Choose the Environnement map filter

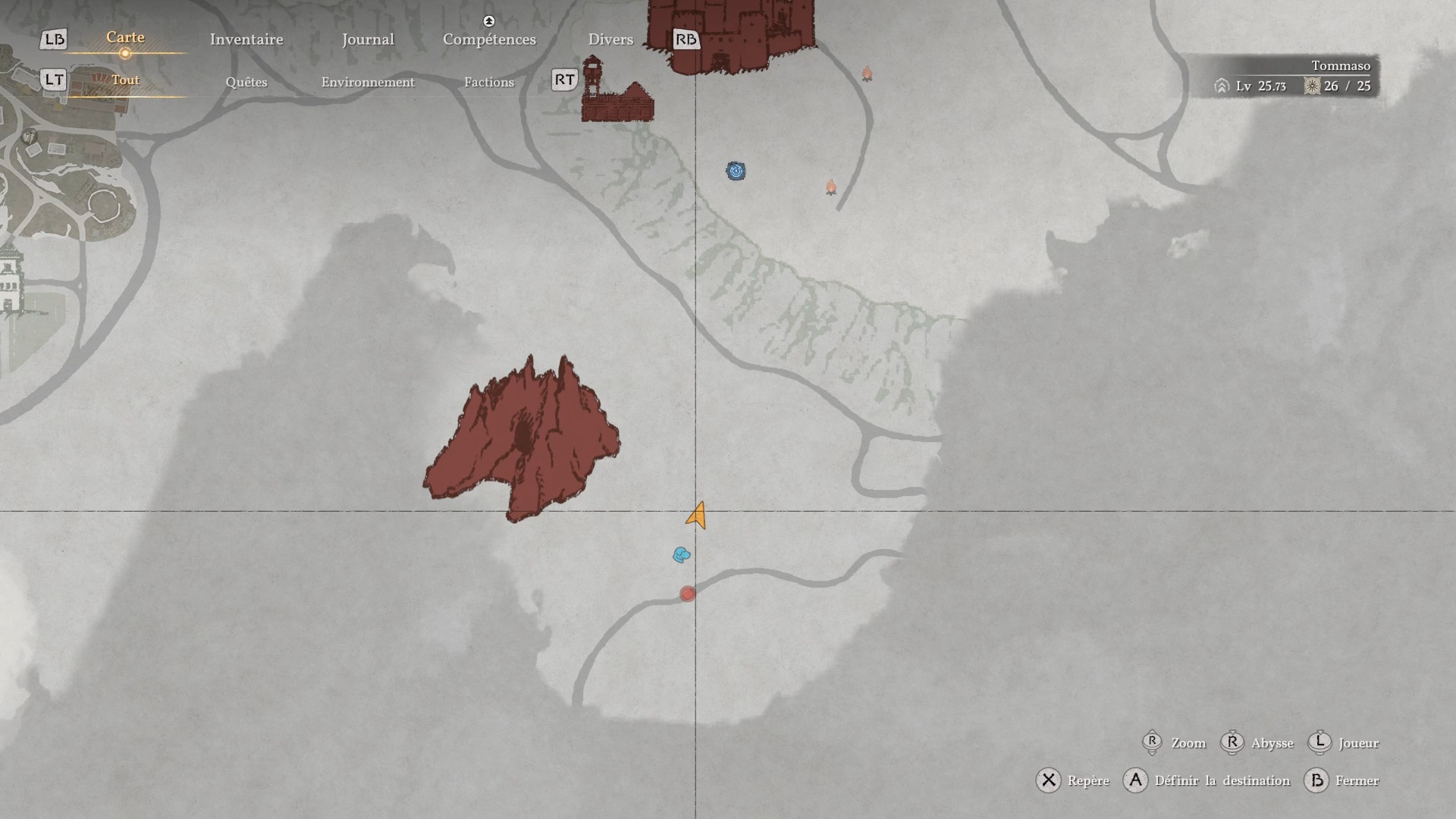tap(368, 82)
